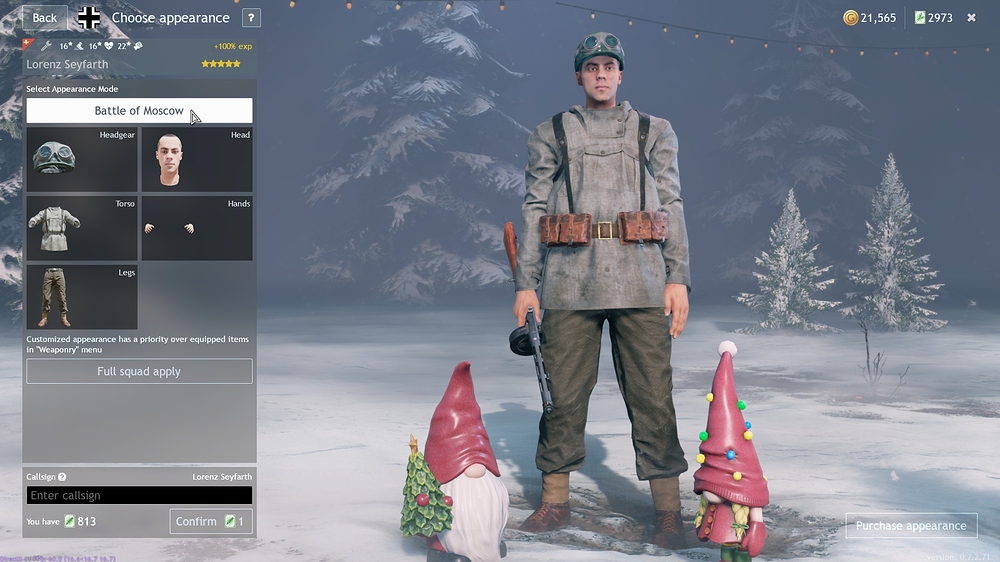Close the appearance screen with the X
Screen dimensions: 1000x562
(x=971, y=18)
